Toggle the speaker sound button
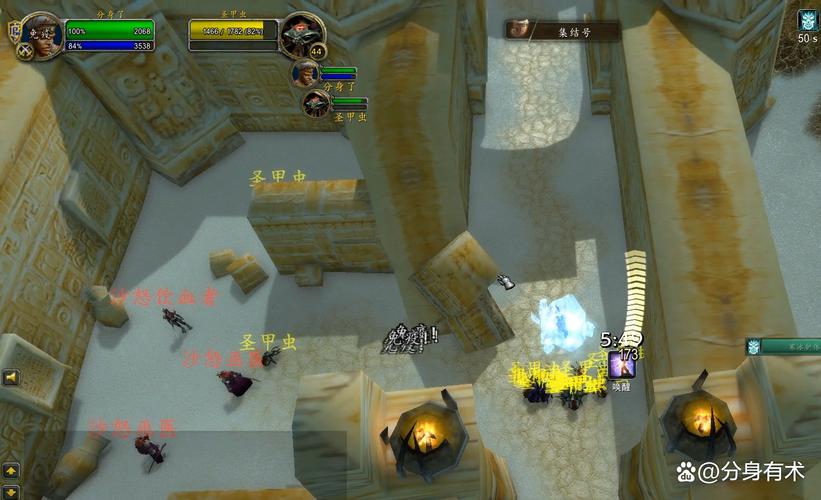Viewport: 821px width, 500px height. pyautogui.click(x=11, y=377)
